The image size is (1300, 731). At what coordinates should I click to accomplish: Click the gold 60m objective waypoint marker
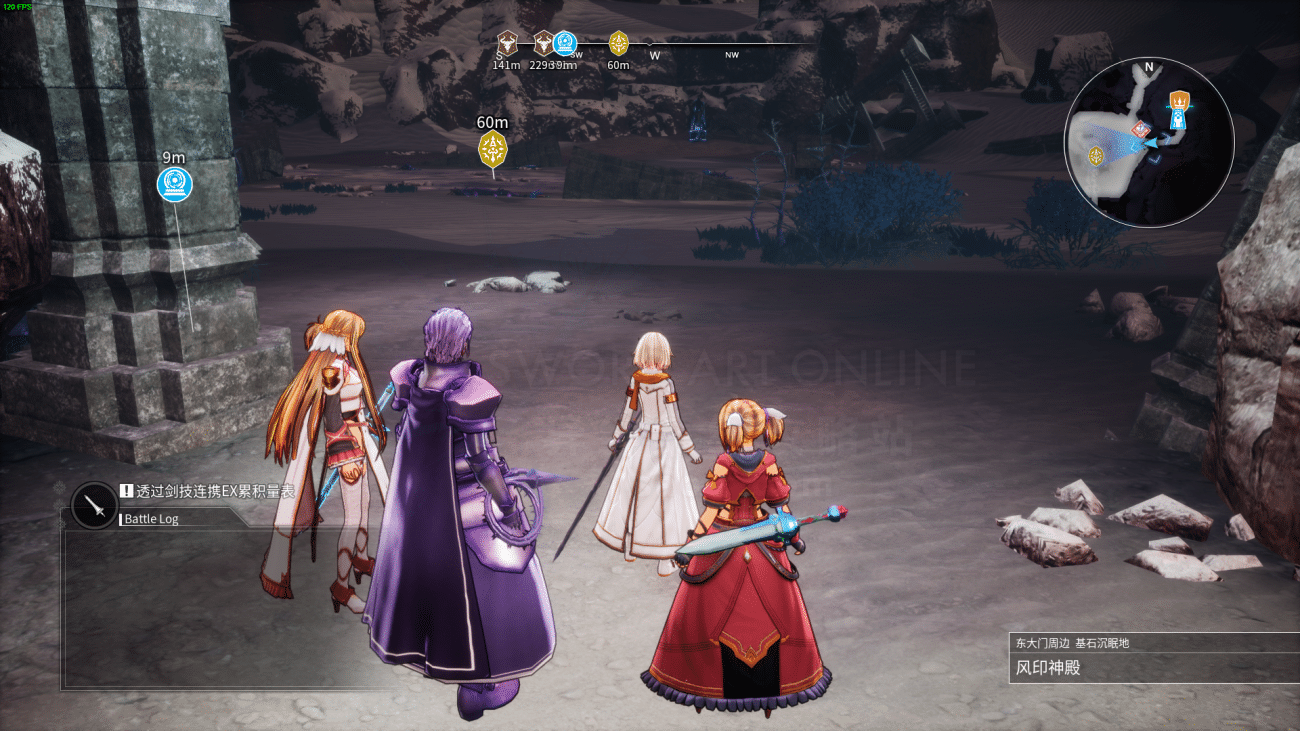pyautogui.click(x=492, y=150)
